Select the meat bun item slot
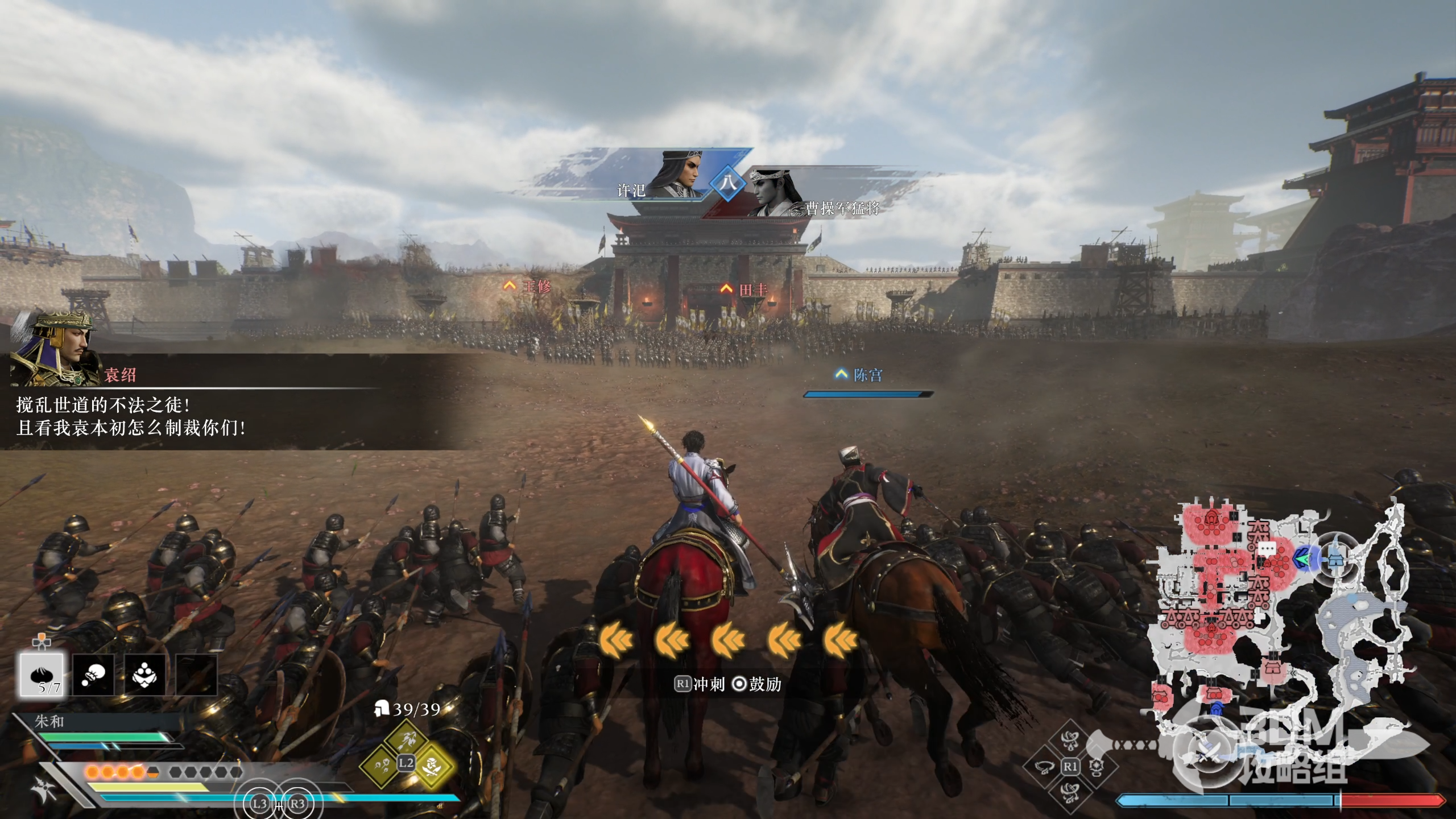 (x=42, y=675)
